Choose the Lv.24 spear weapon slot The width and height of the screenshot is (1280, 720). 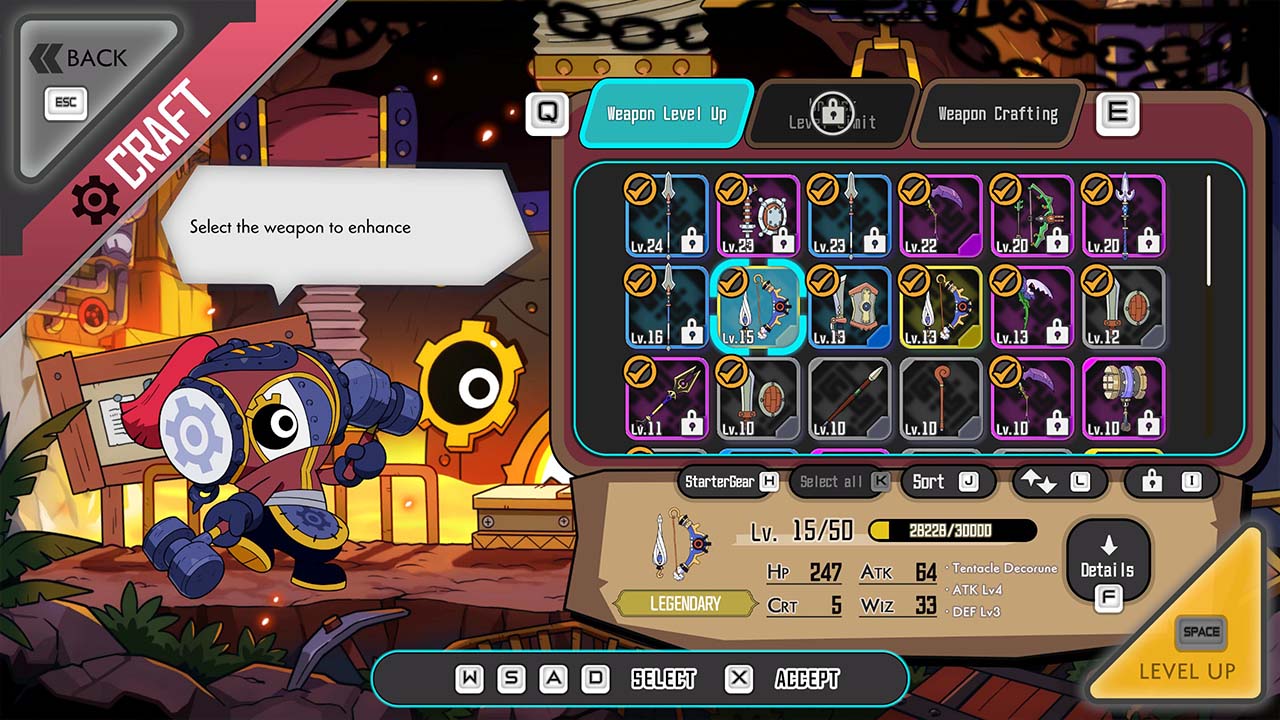(667, 215)
